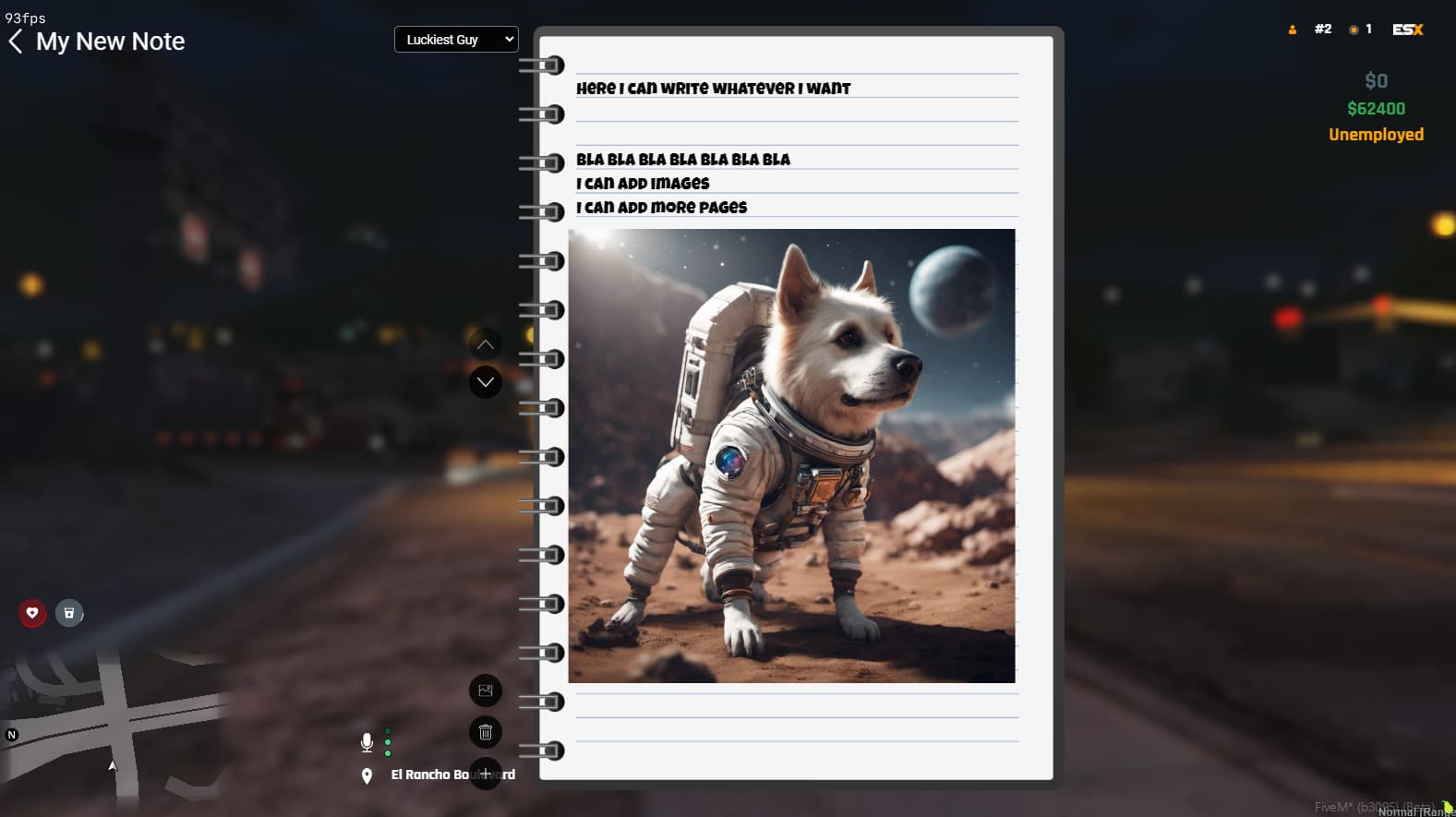
Task: Click the green voice range indicator dots
Action: pyautogui.click(x=388, y=742)
